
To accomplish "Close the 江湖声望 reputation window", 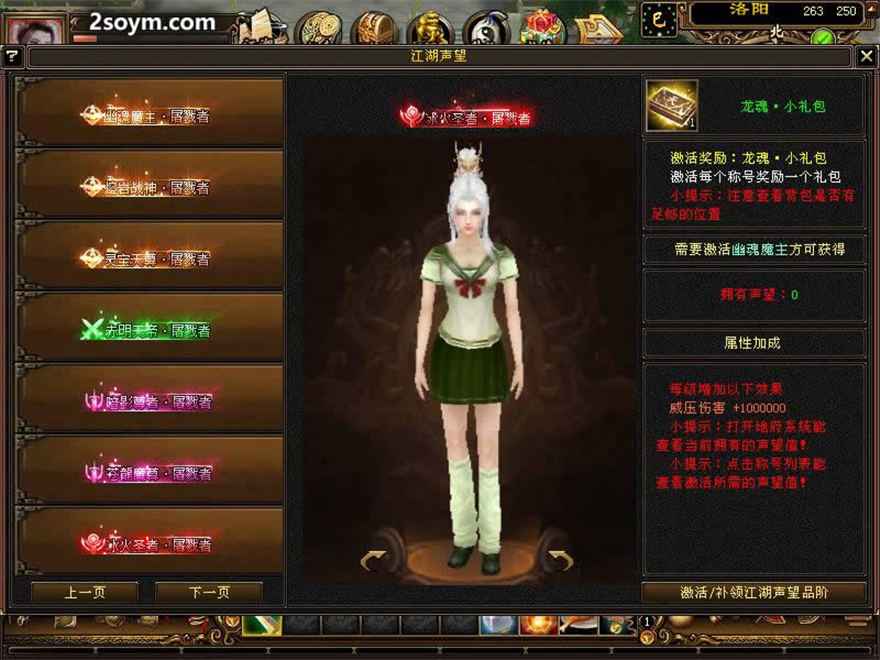I will (x=866, y=57).
